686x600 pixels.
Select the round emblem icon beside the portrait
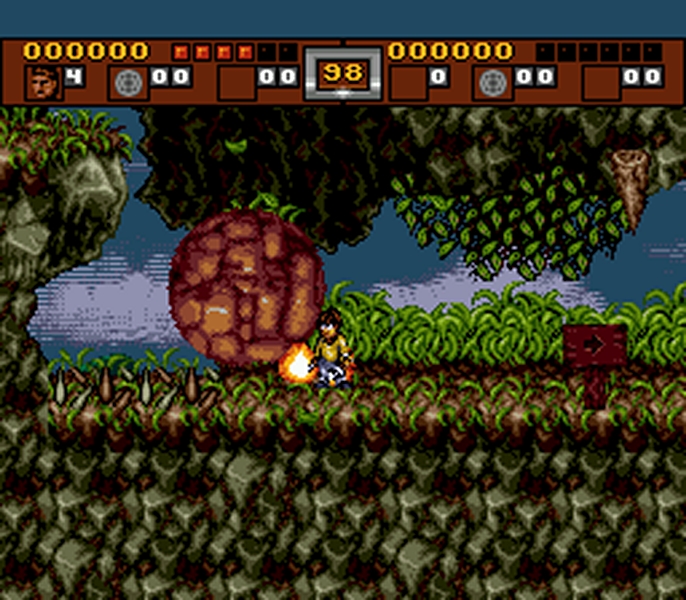129,82
